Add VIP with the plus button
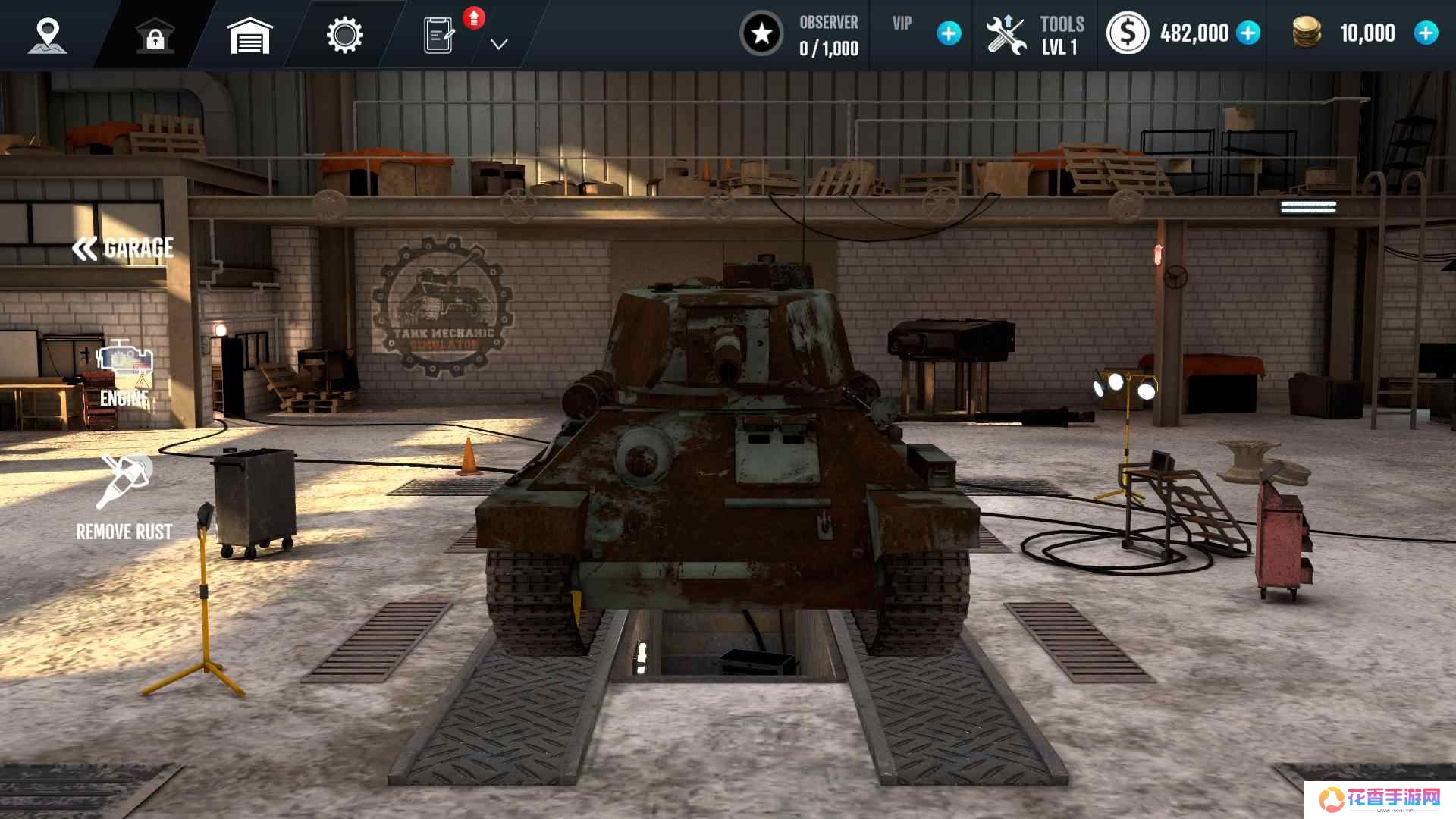 point(949,34)
